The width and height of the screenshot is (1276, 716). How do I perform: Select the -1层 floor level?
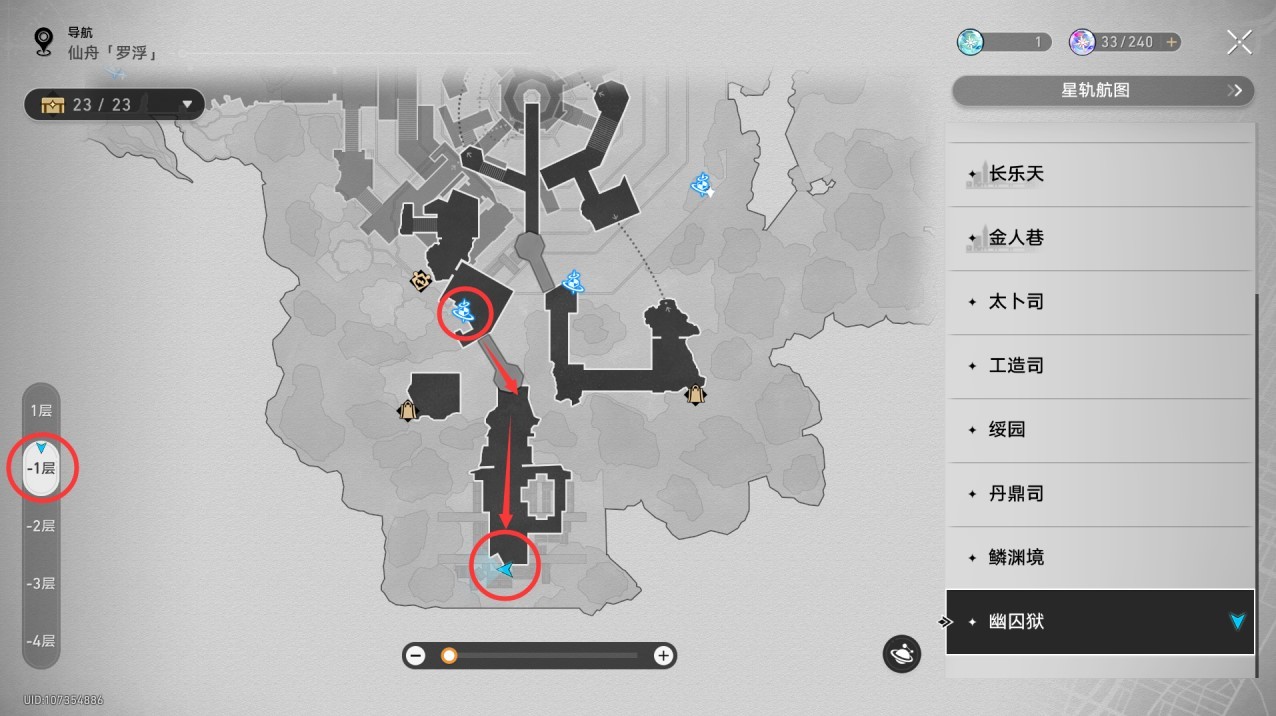tap(41, 468)
